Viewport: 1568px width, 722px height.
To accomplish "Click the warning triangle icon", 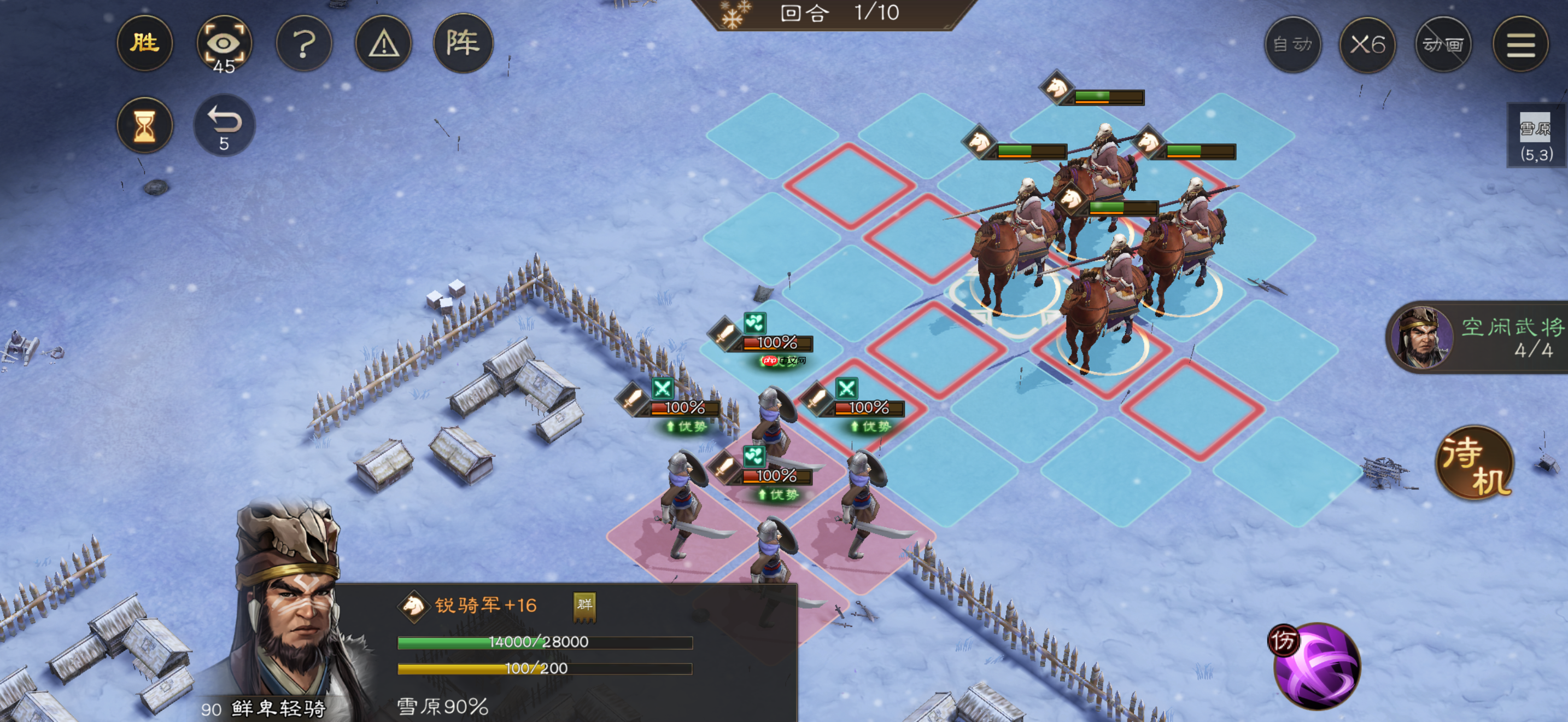I will [x=384, y=43].
